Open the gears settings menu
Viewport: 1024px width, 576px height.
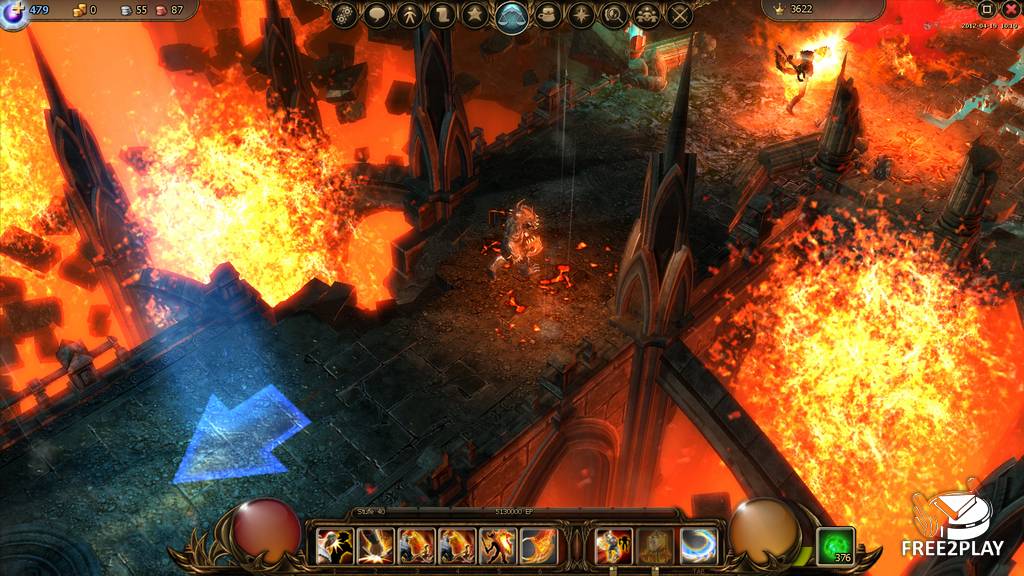tap(345, 15)
